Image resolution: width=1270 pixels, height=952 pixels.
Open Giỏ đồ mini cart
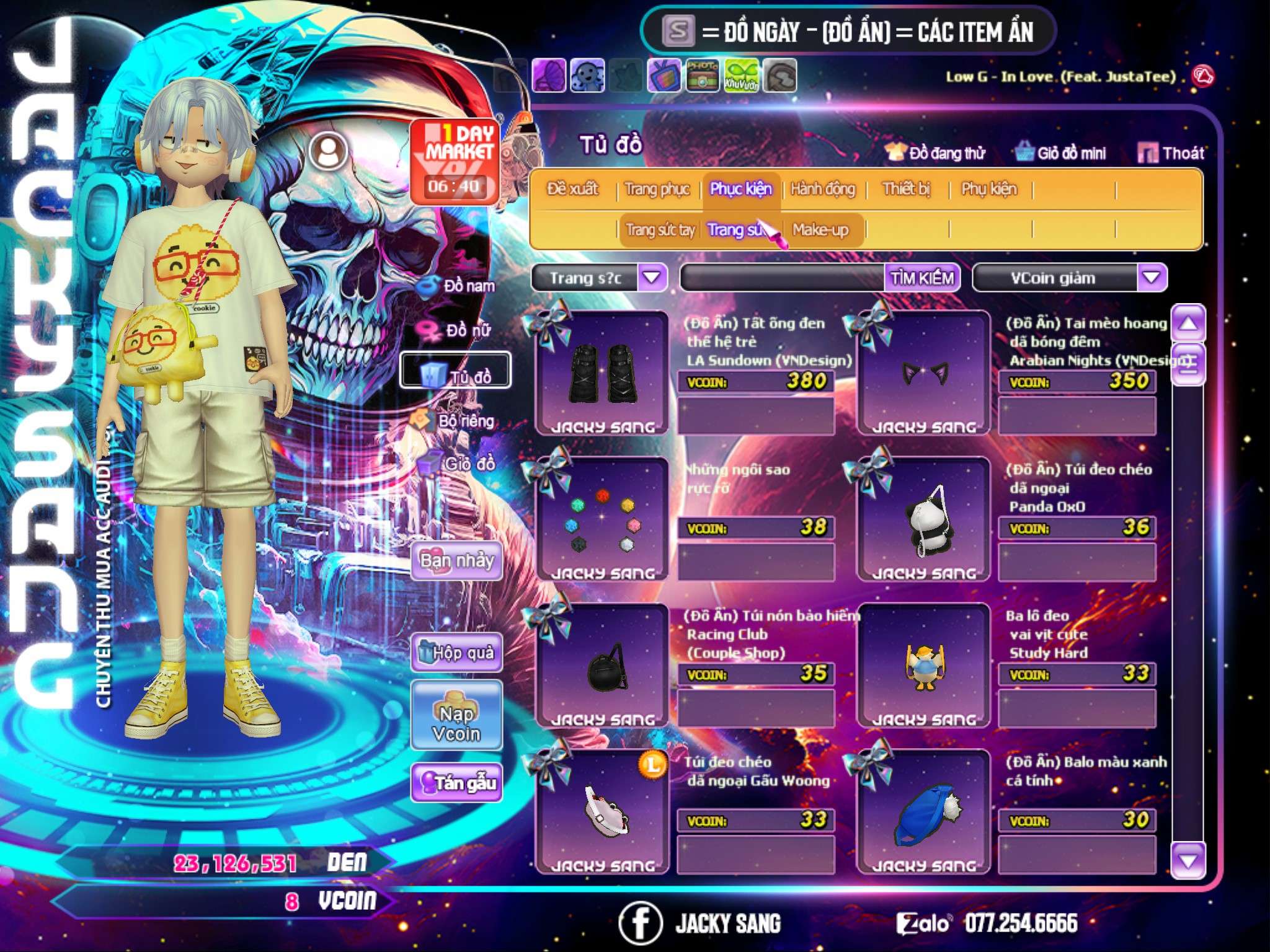click(1061, 153)
